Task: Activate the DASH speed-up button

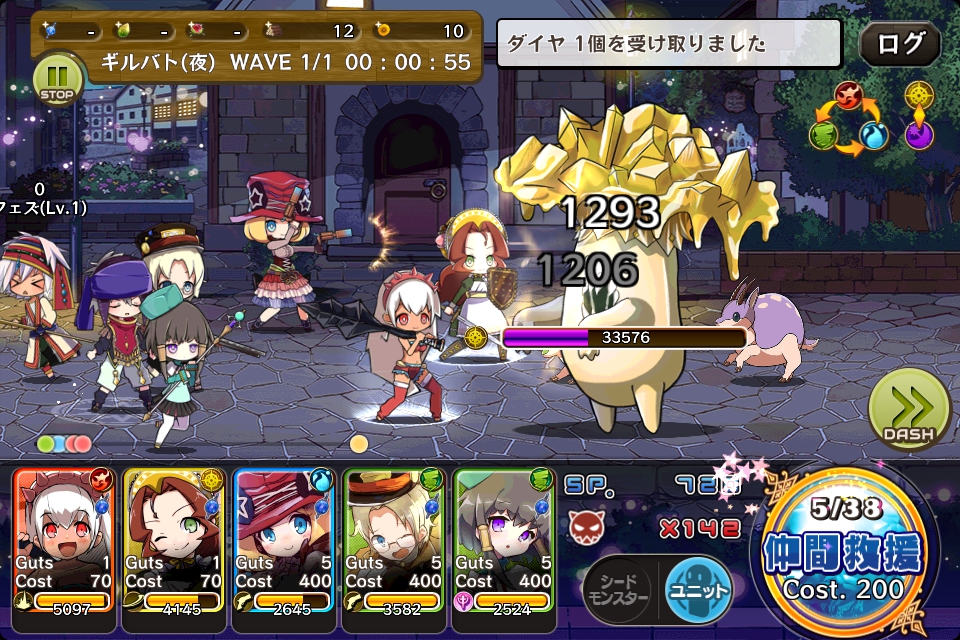Action: (908, 410)
